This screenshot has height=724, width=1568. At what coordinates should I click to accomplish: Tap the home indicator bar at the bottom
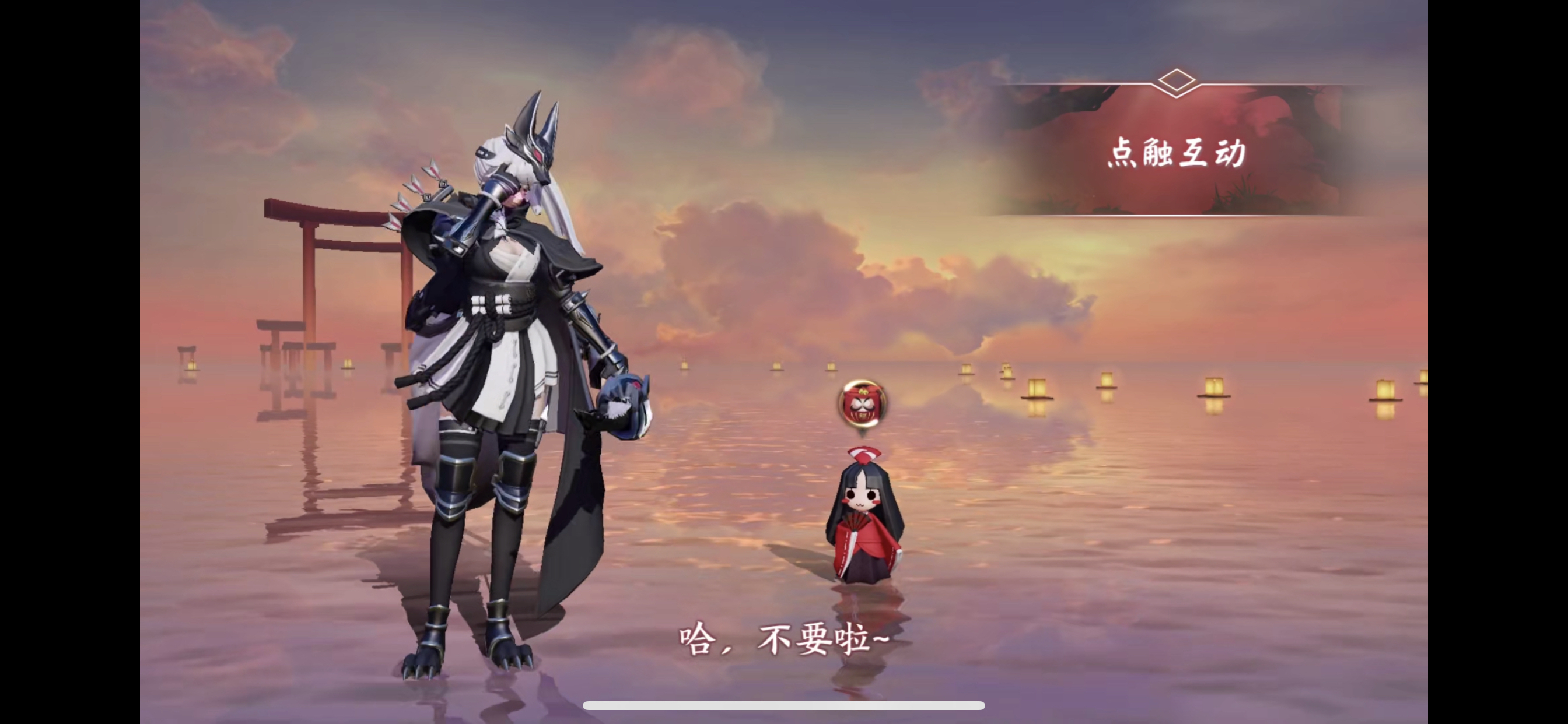[x=784, y=705]
